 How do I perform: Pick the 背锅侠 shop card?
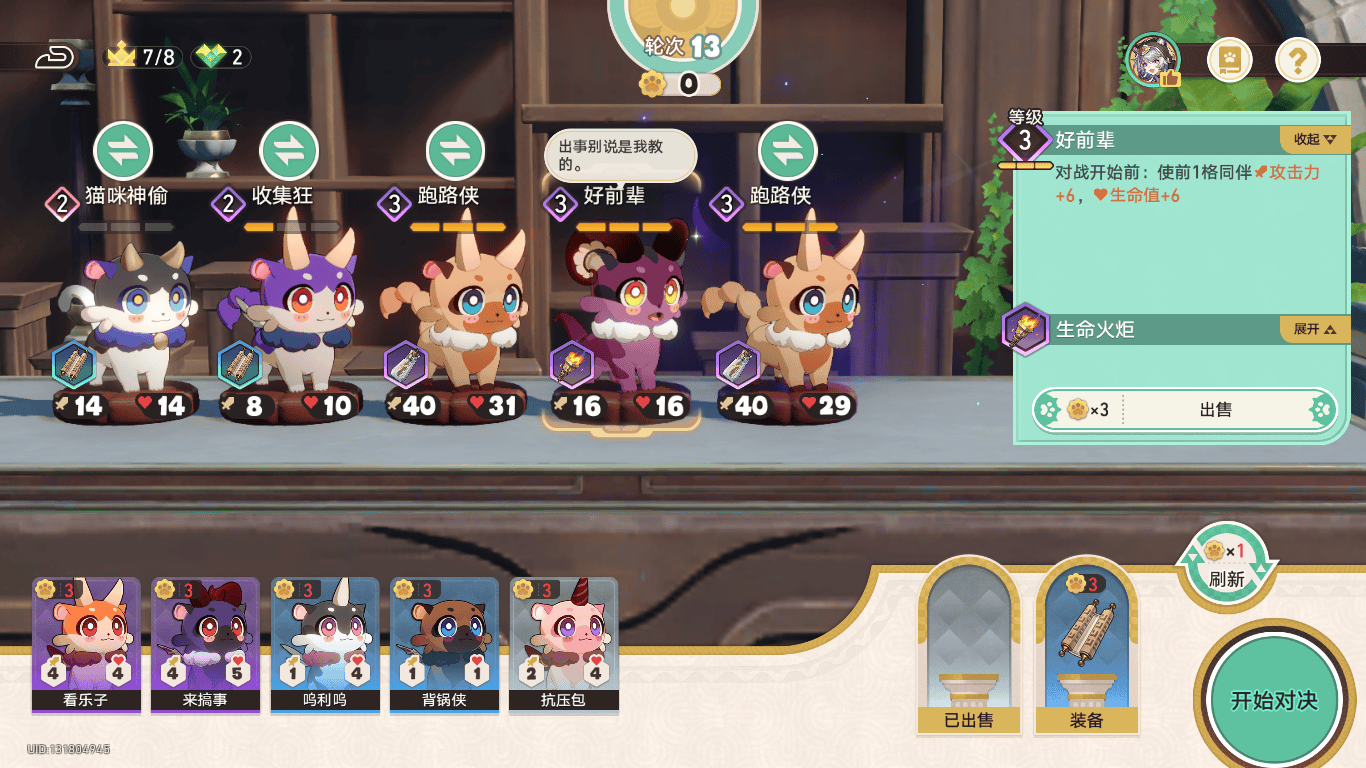click(444, 644)
